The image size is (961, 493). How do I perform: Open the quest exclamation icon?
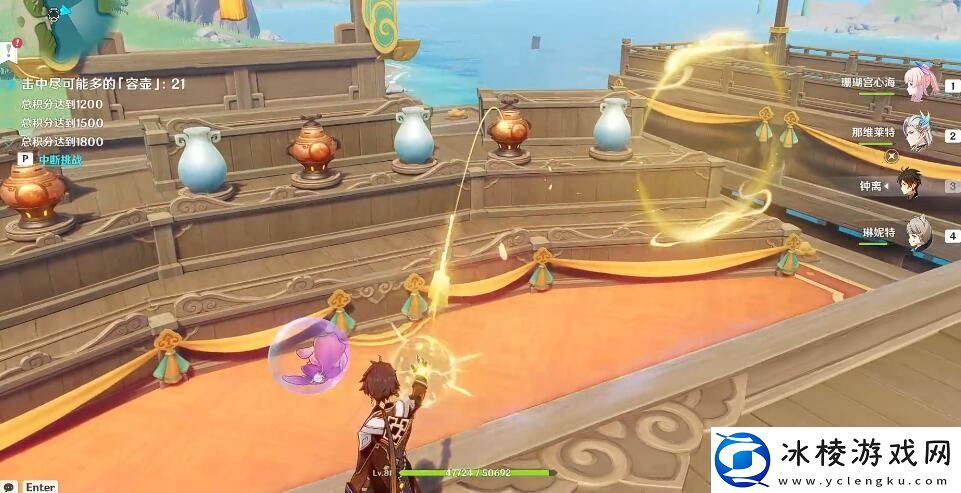click(7, 50)
